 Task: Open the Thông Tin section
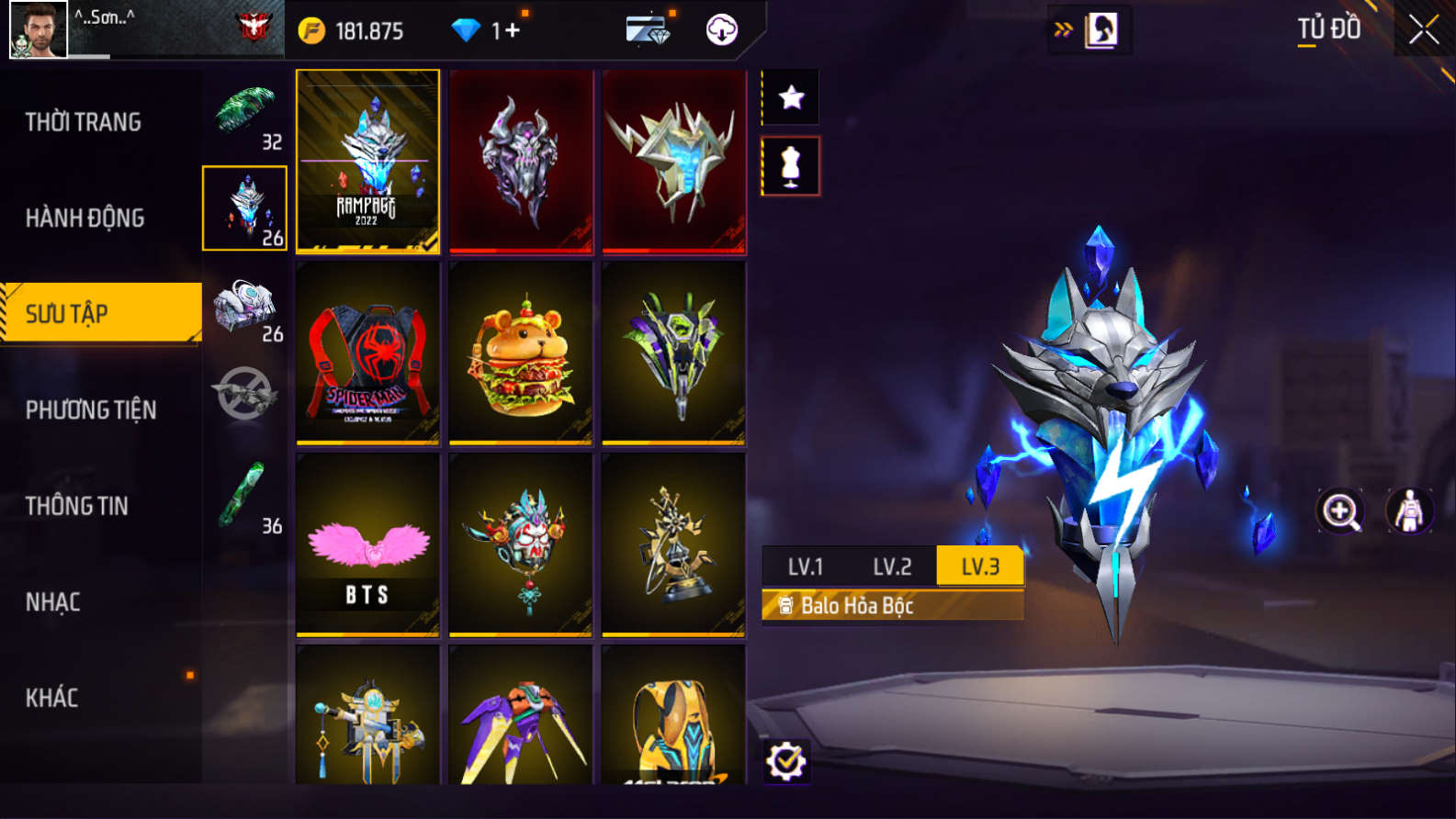click(x=77, y=506)
